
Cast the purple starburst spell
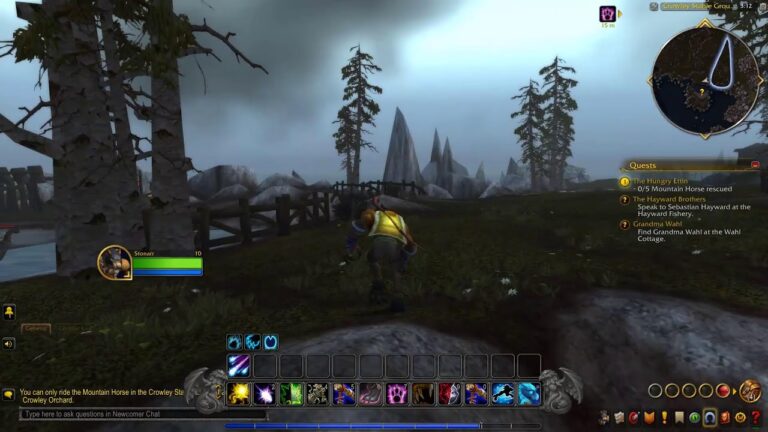point(265,394)
